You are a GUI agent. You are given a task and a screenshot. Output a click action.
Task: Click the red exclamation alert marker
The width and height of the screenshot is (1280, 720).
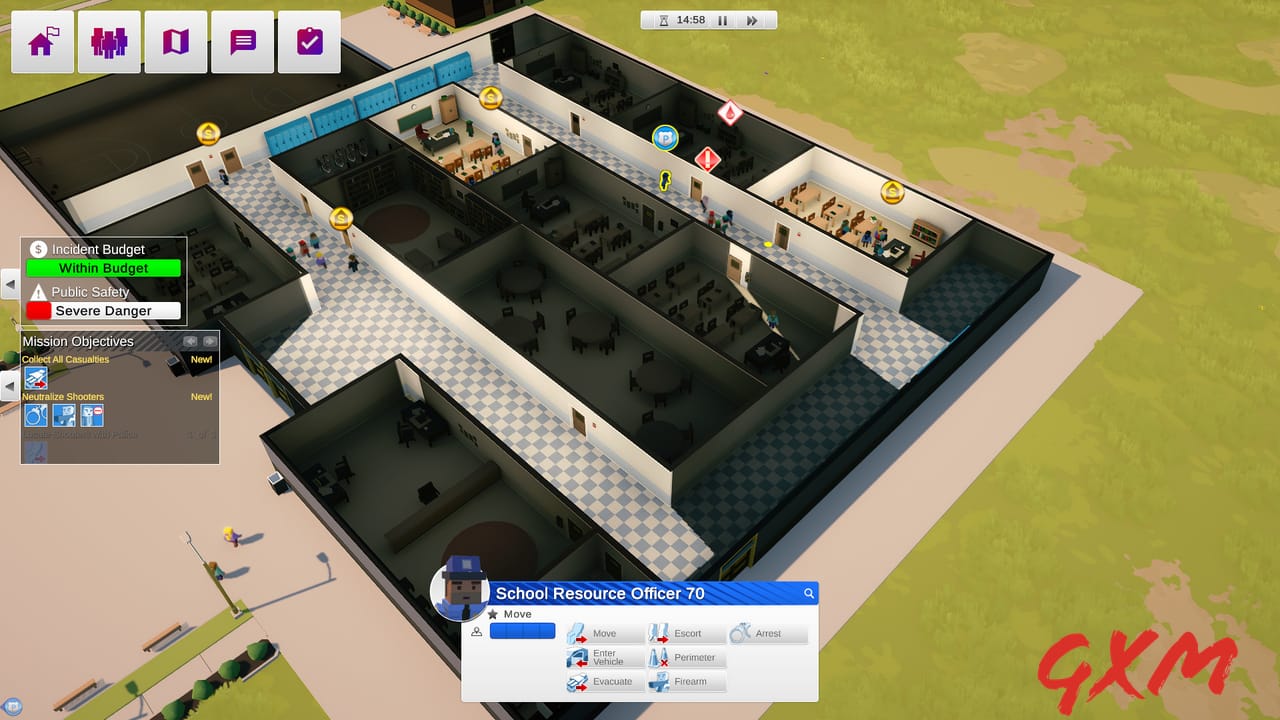[x=709, y=160]
